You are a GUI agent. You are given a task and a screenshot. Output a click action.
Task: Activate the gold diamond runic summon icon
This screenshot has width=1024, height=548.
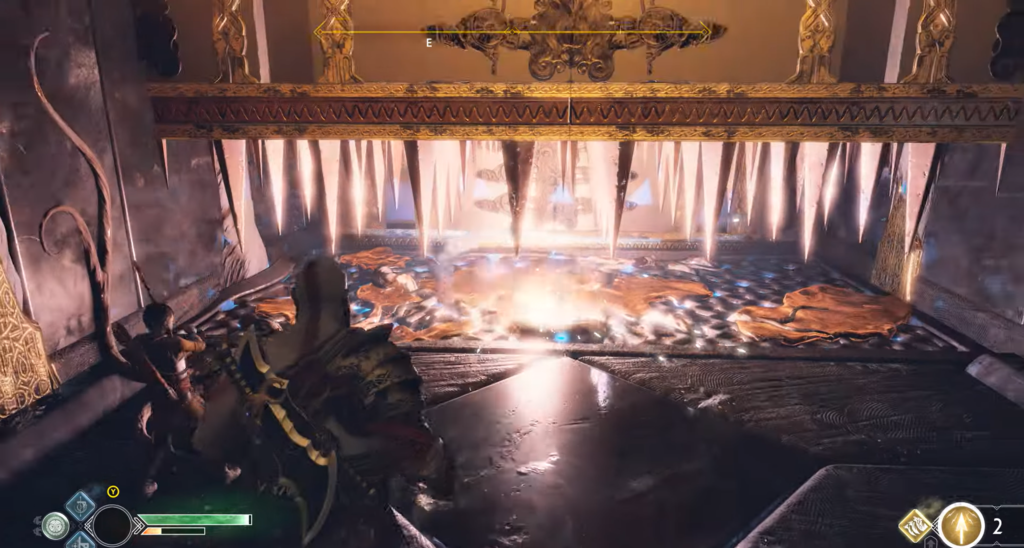[915, 525]
